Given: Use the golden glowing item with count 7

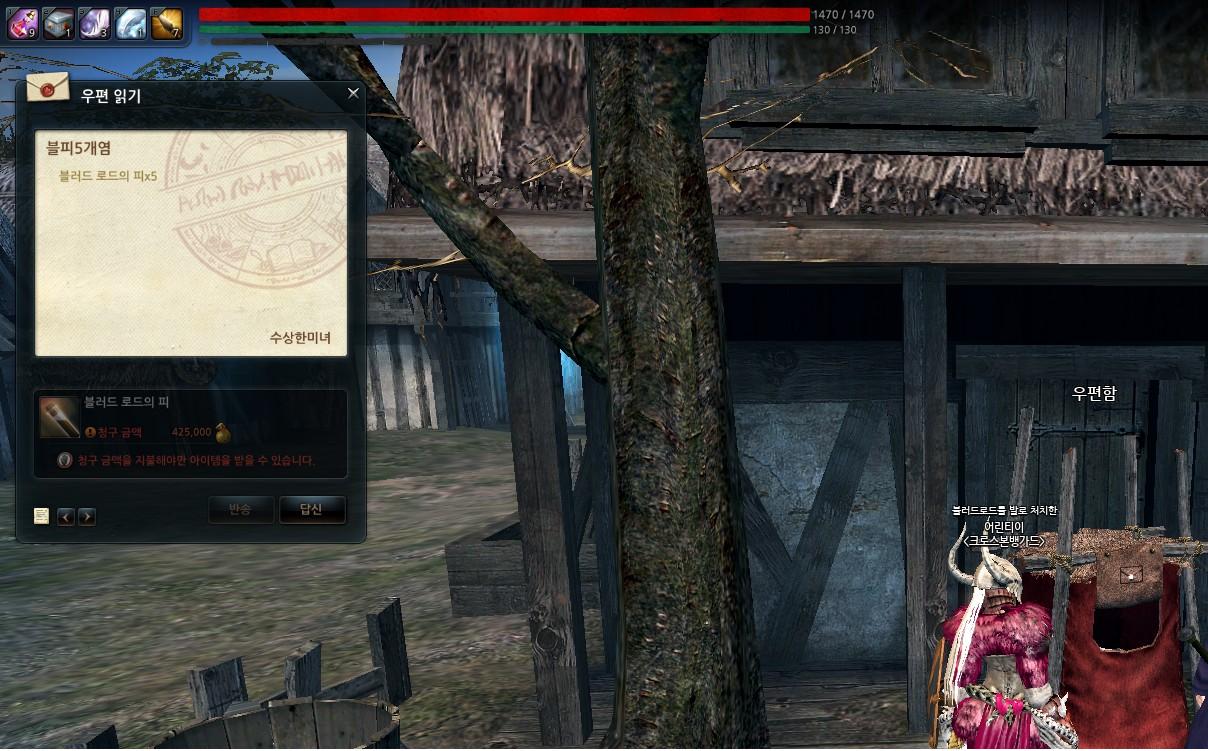Looking at the screenshot, I should click(166, 24).
